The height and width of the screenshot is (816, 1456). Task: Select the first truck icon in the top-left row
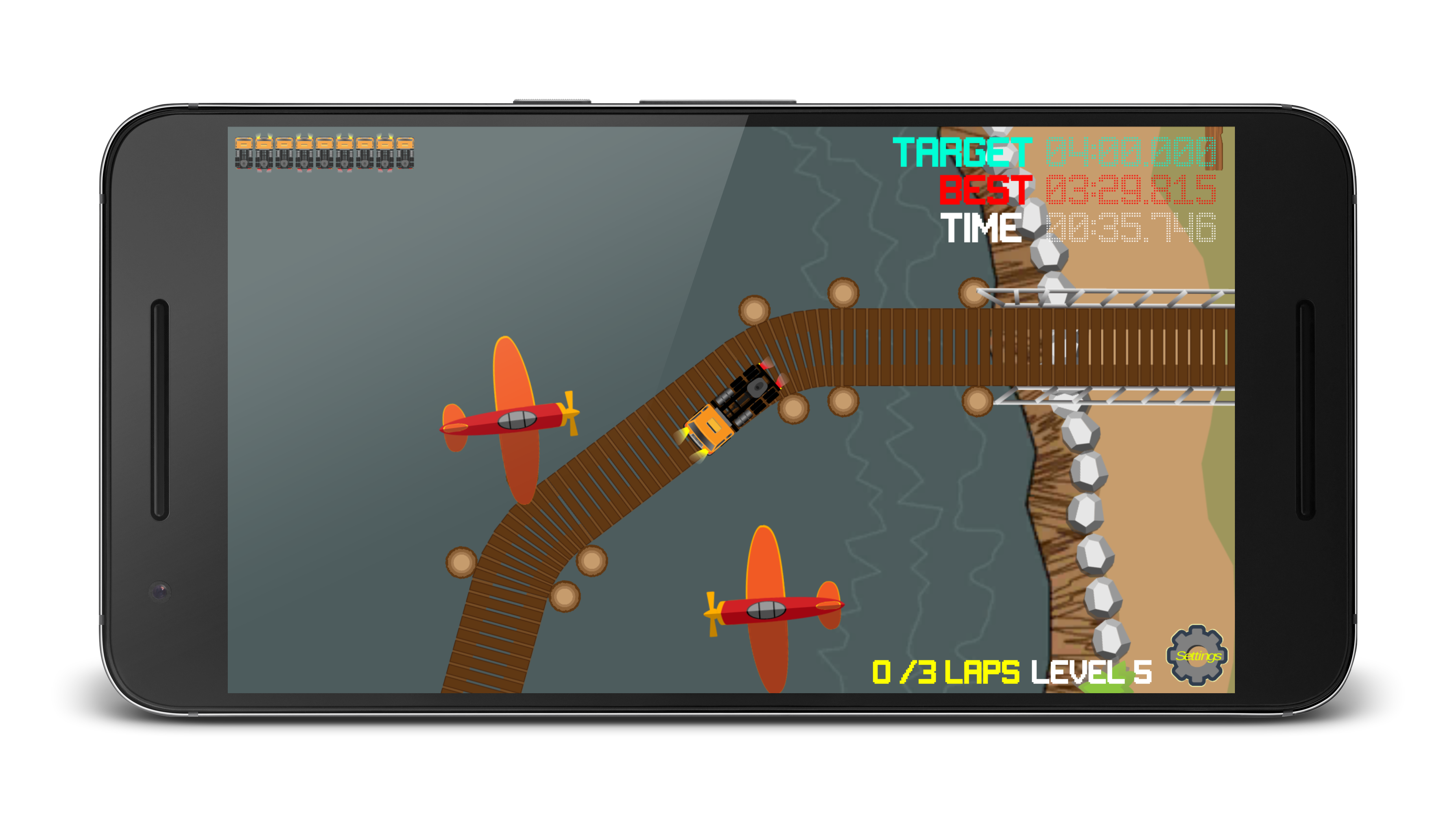point(244,151)
